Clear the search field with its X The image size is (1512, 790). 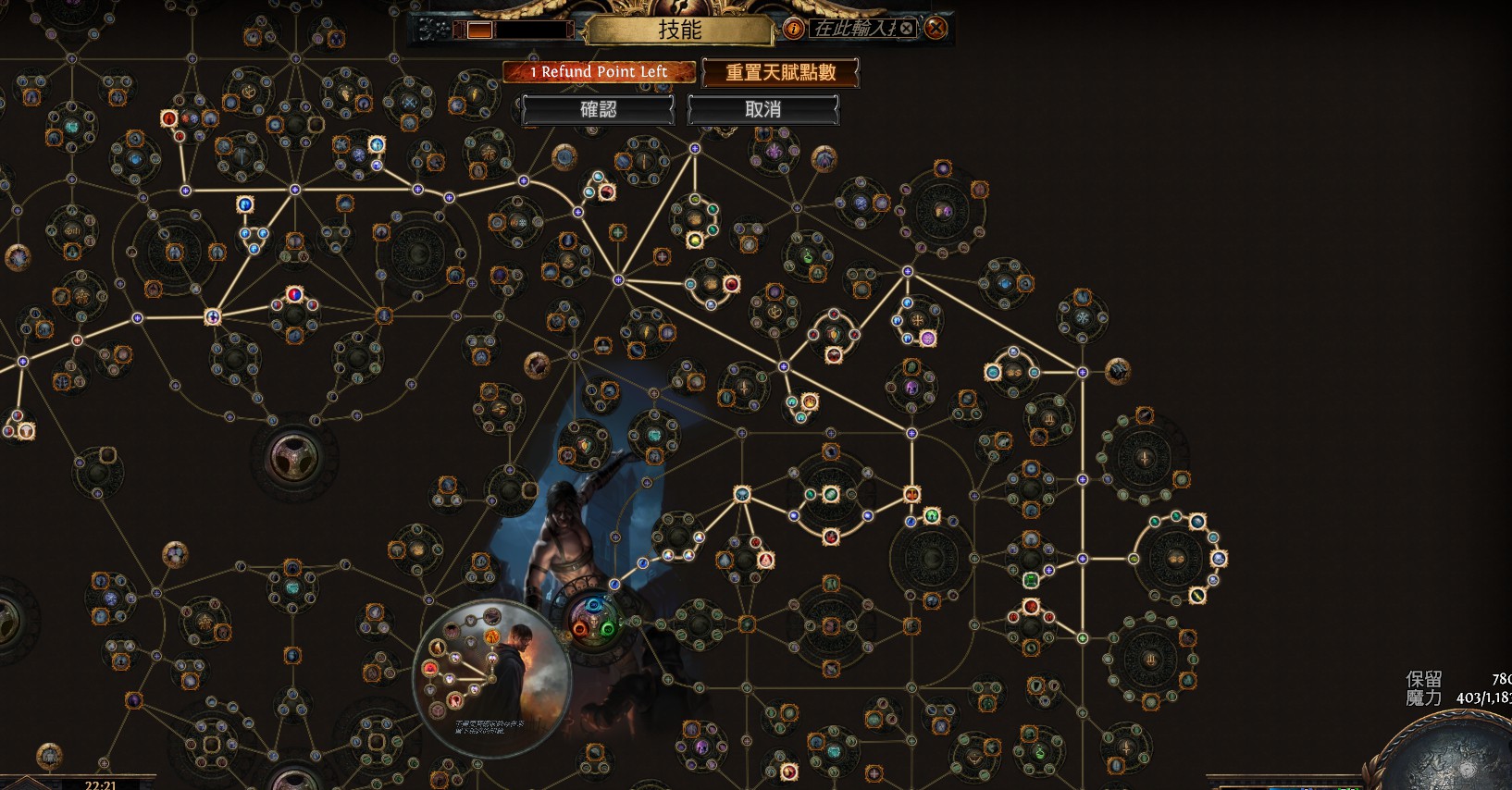pos(907,29)
